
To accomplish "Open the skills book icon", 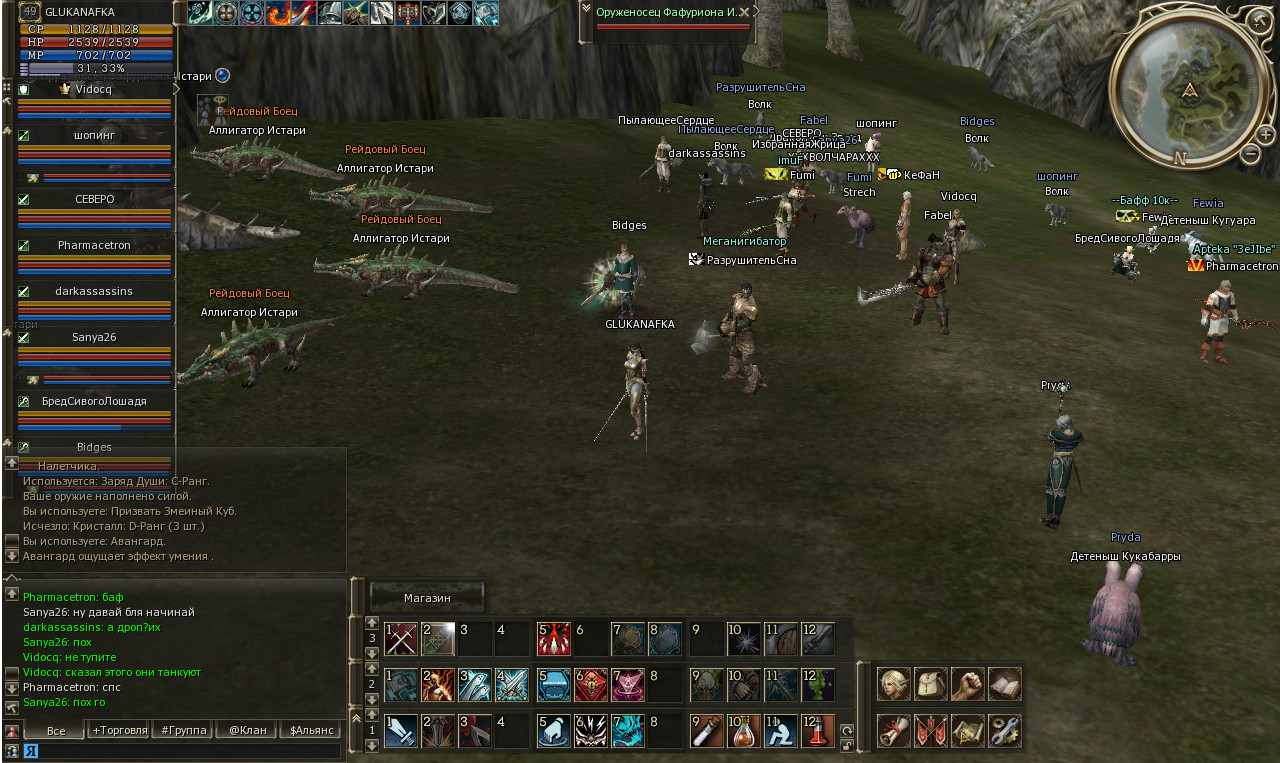I will point(1005,684).
